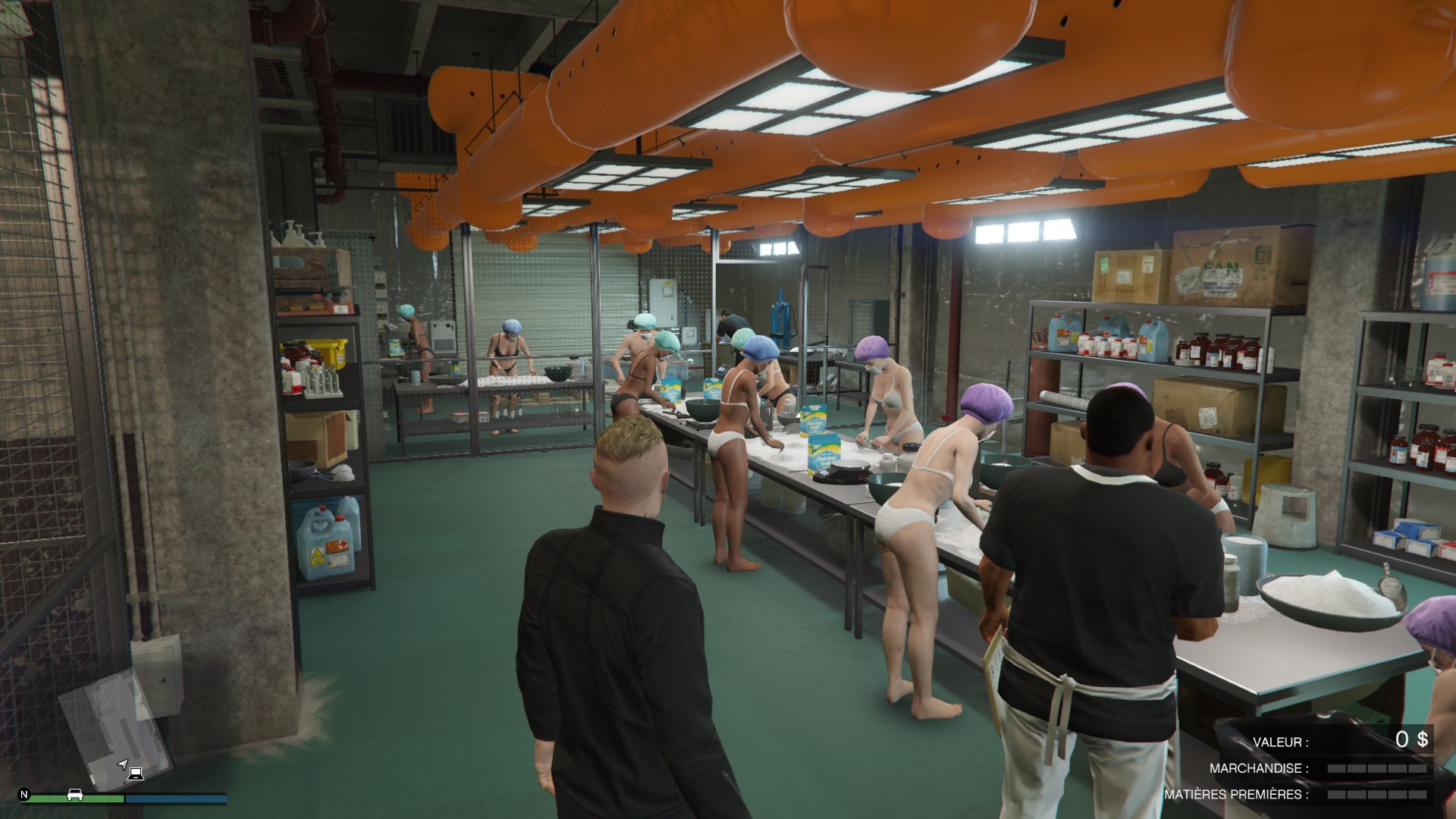Click the 0 $ value display
Screen dimensions: 1456x819
(1412, 739)
